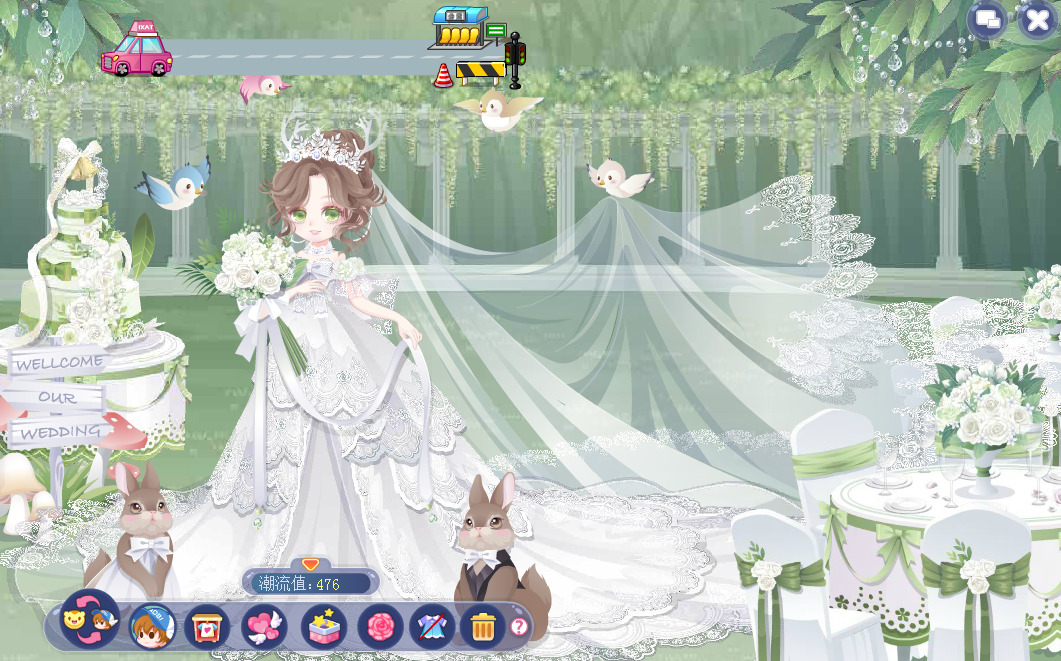Collapse the toolbar with the orange down arrow
Viewport: 1061px width, 661px height.
[x=310, y=565]
